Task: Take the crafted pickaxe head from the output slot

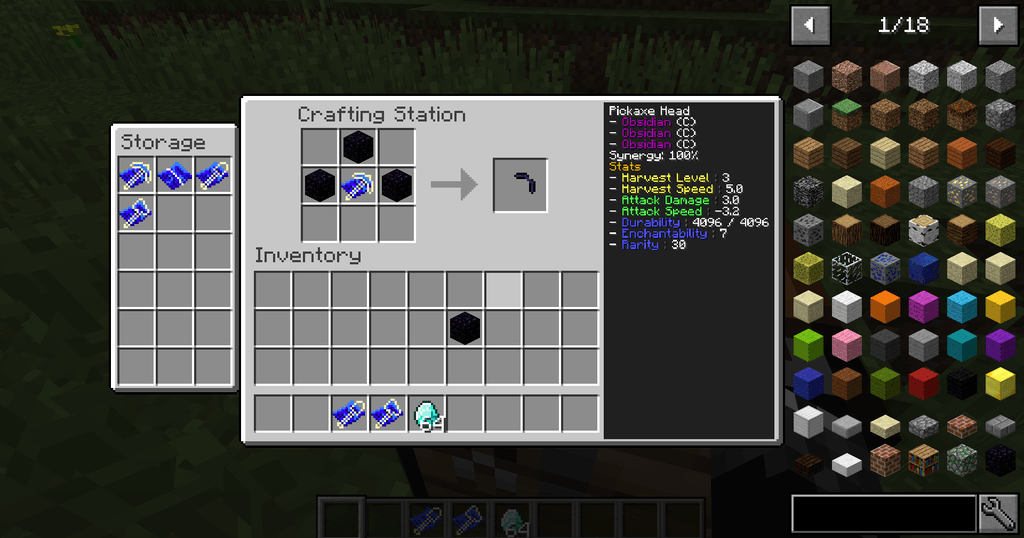Action: click(x=520, y=185)
